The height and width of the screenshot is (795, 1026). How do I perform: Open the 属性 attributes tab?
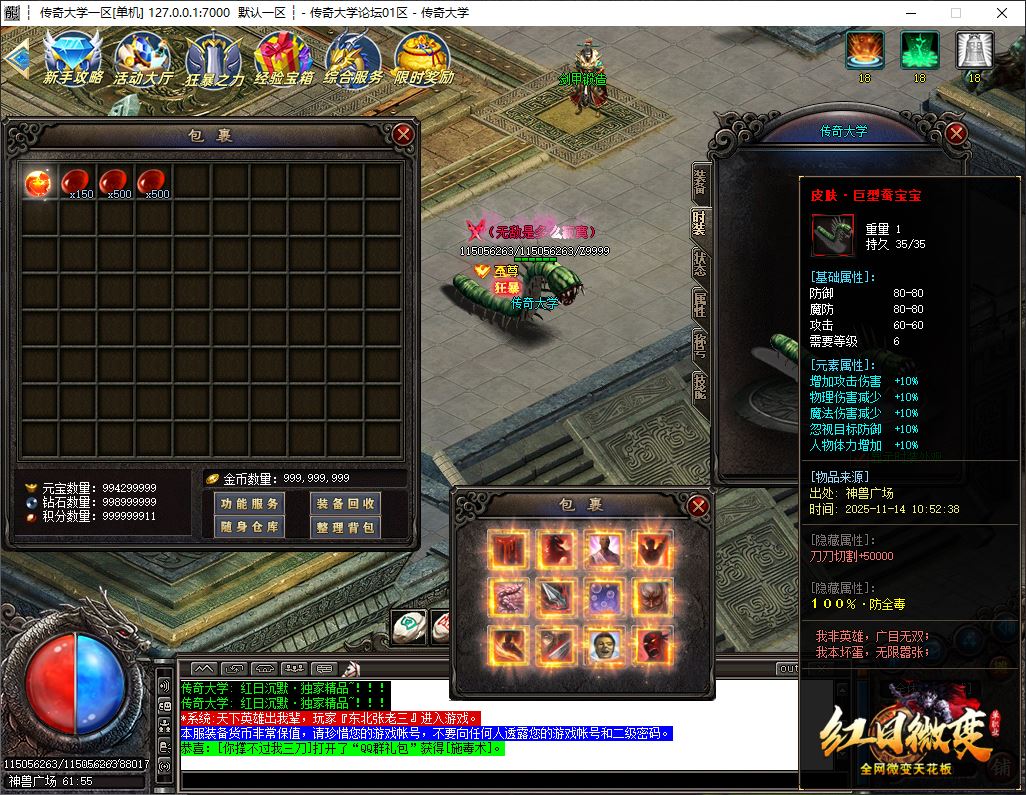(700, 305)
